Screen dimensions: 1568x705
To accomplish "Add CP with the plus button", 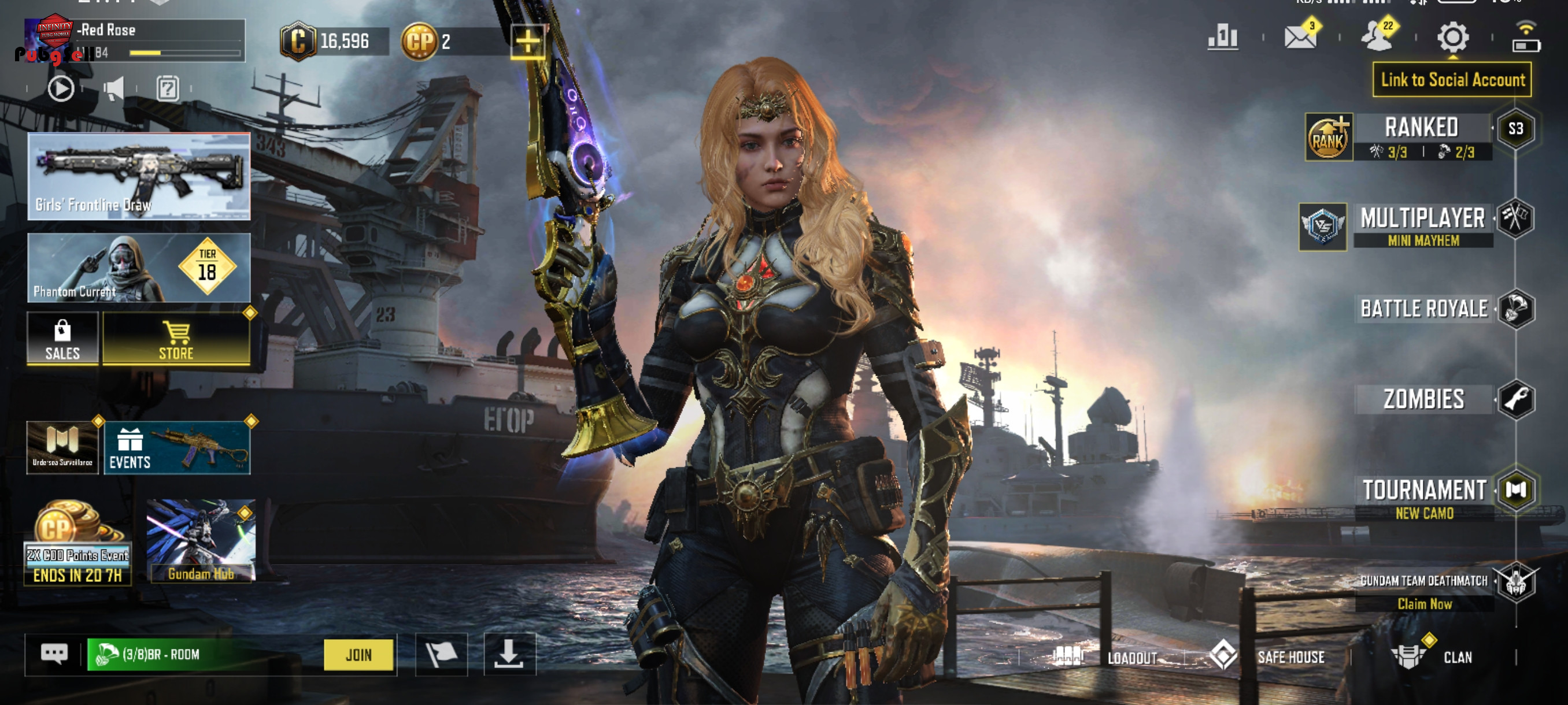I will point(528,42).
